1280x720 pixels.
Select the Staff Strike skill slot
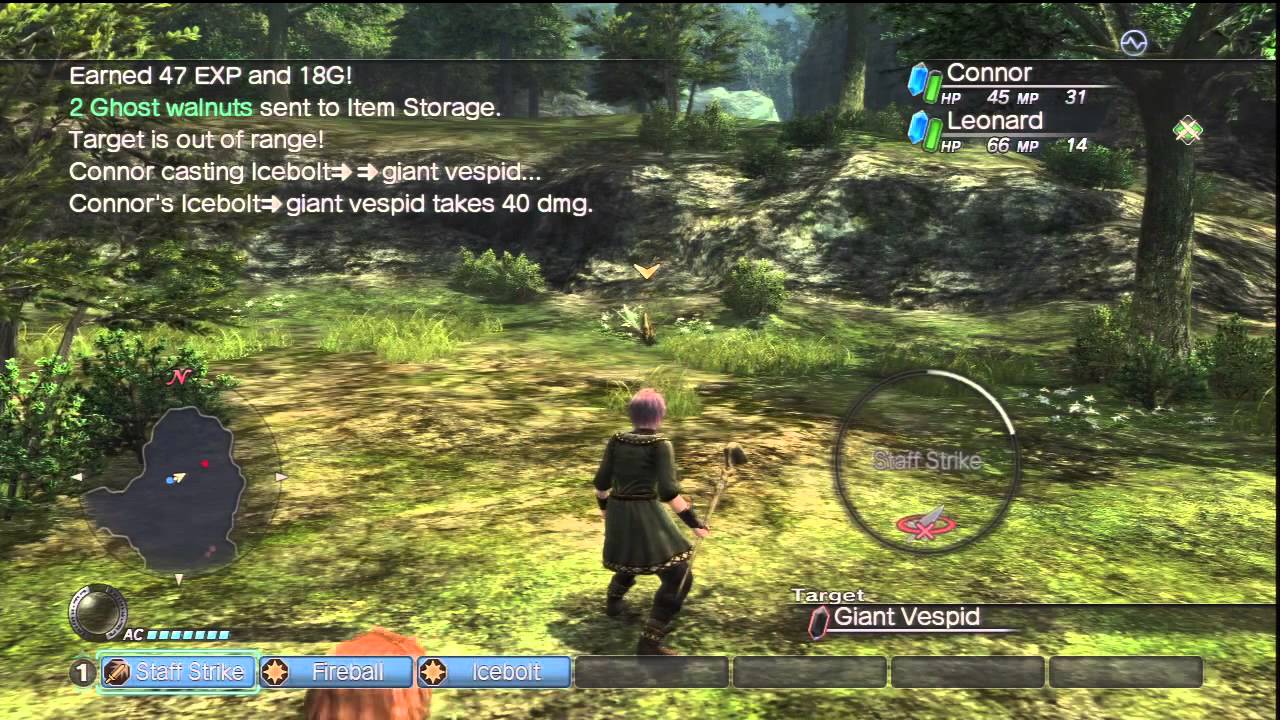click(179, 672)
